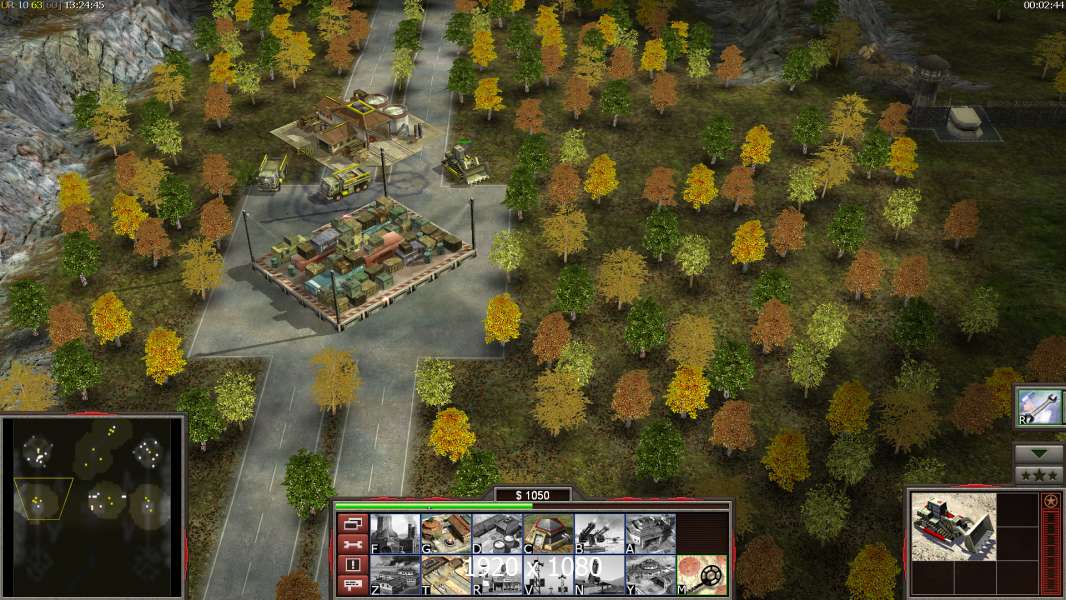Select the bunker build icon labeled C

point(548,533)
